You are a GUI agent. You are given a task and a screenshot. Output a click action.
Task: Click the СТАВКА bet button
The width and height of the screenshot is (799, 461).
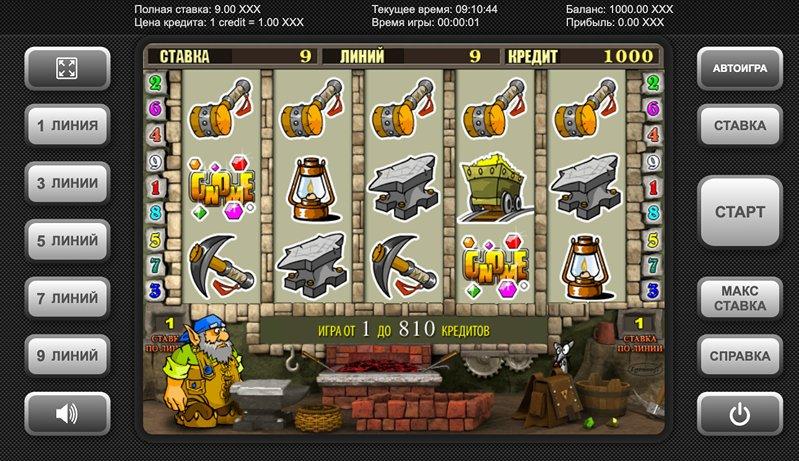[740, 126]
